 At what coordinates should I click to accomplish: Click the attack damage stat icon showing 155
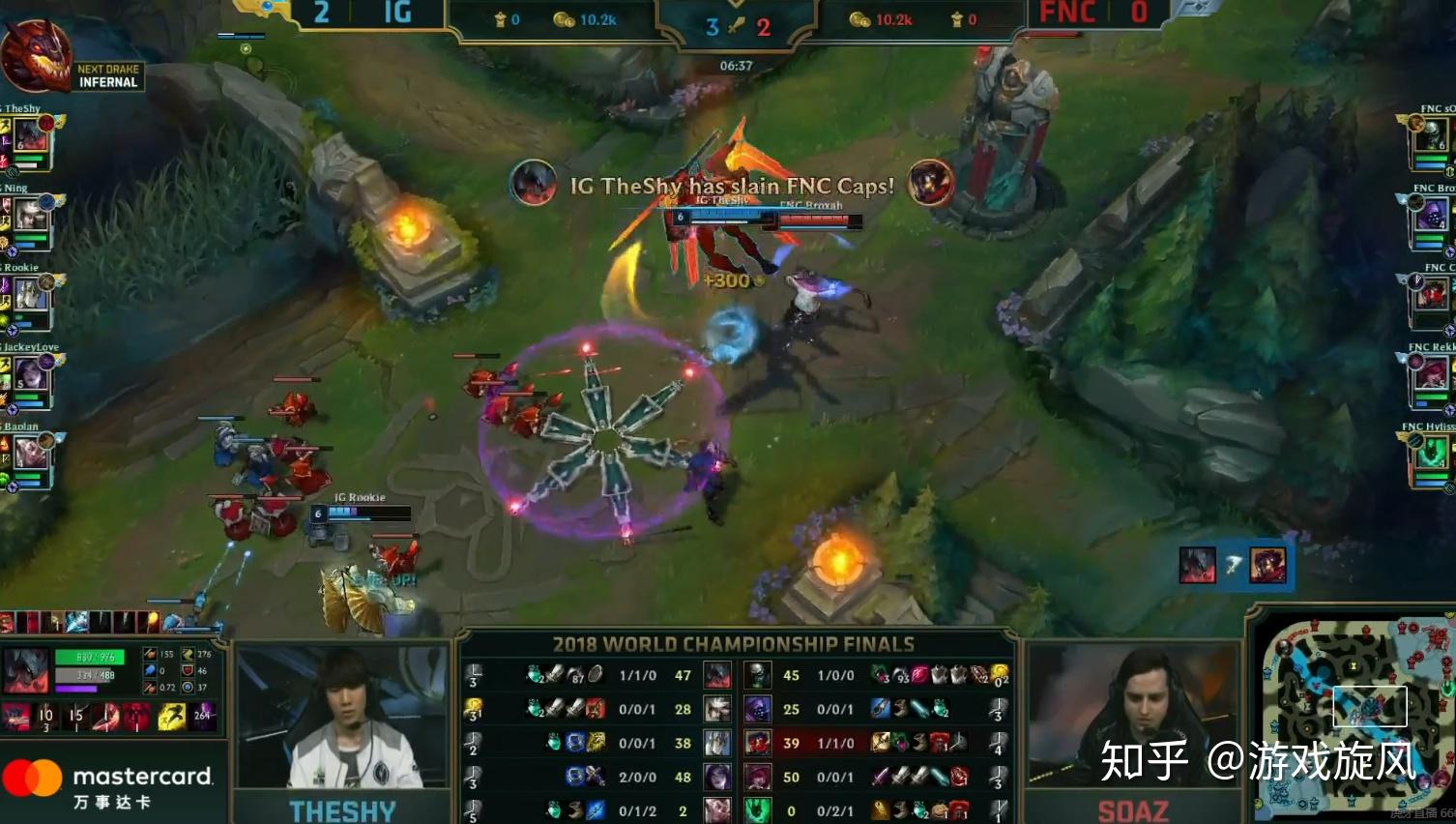pos(150,654)
